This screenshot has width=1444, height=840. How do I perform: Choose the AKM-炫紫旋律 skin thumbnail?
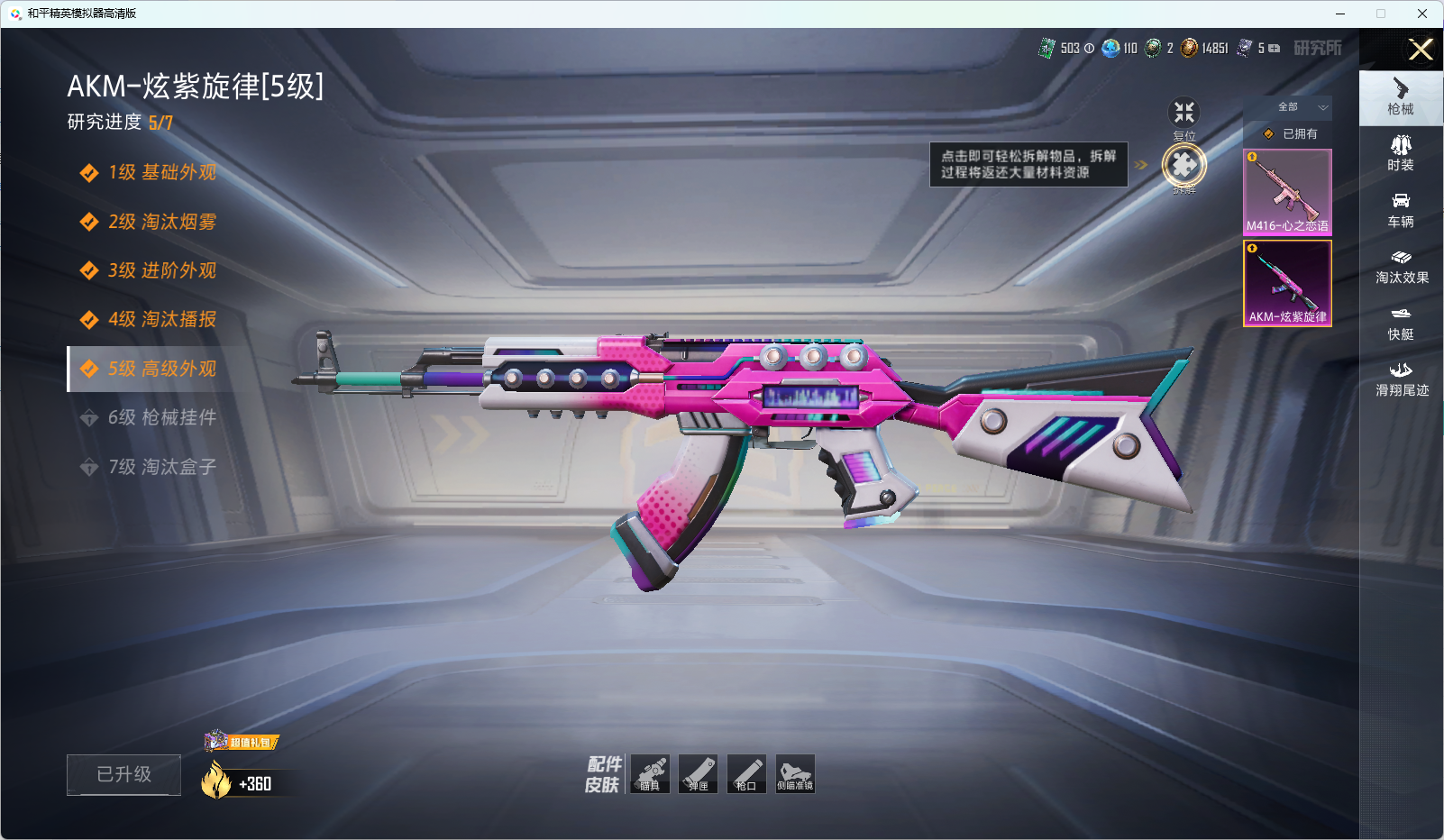click(1287, 283)
